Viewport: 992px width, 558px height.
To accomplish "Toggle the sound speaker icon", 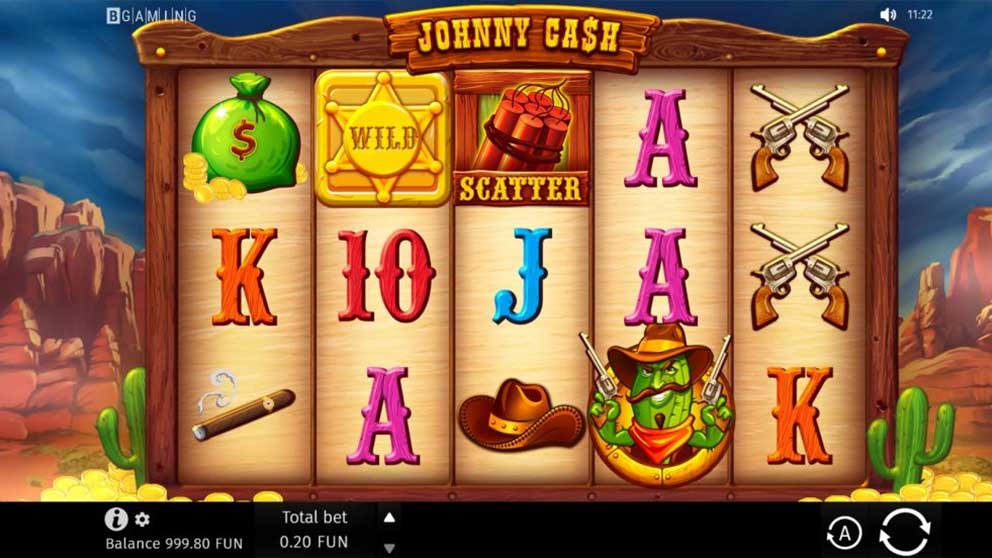I will click(887, 15).
